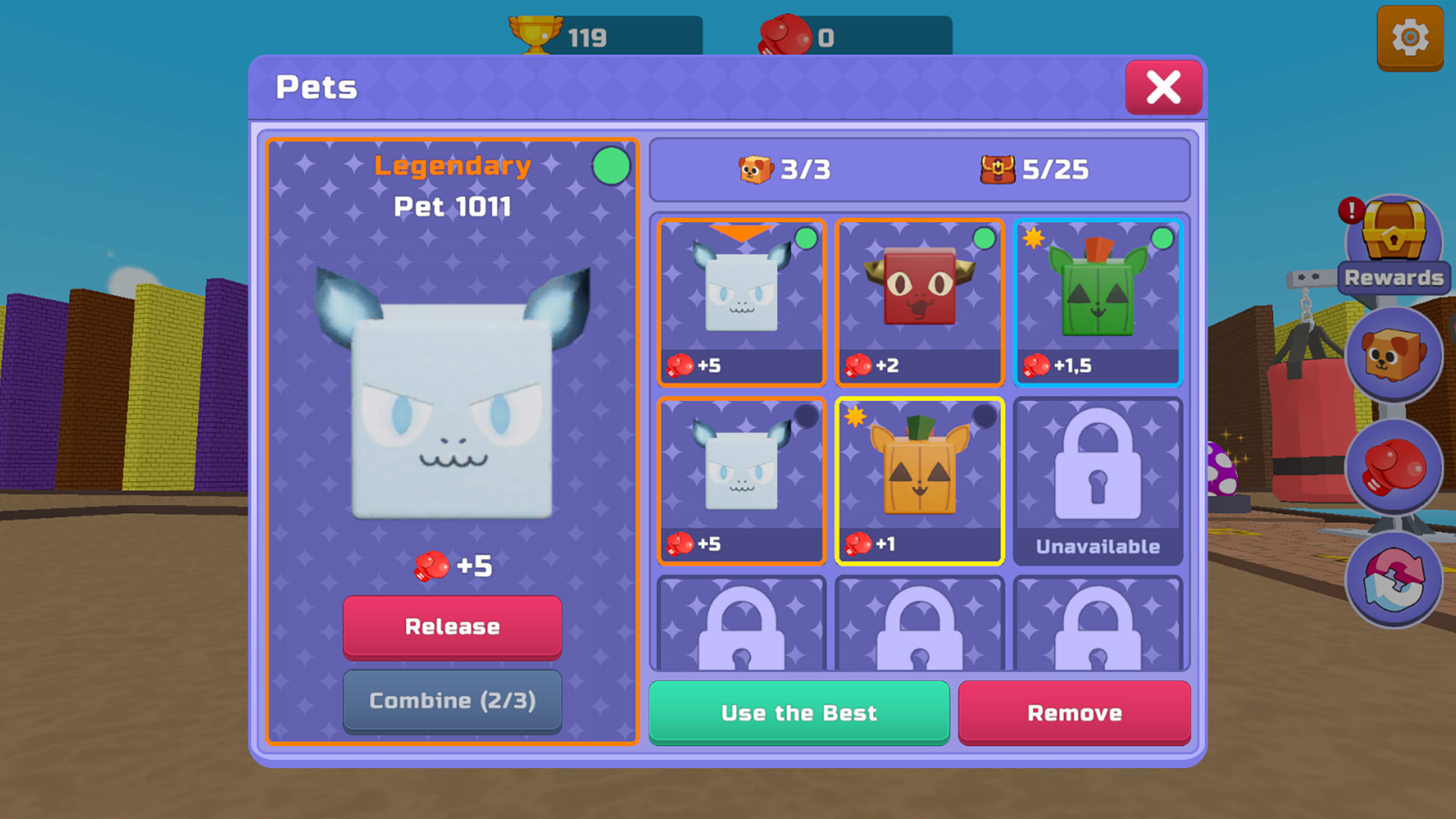Click the Pets panel title tab
The image size is (1456, 819).
click(316, 86)
